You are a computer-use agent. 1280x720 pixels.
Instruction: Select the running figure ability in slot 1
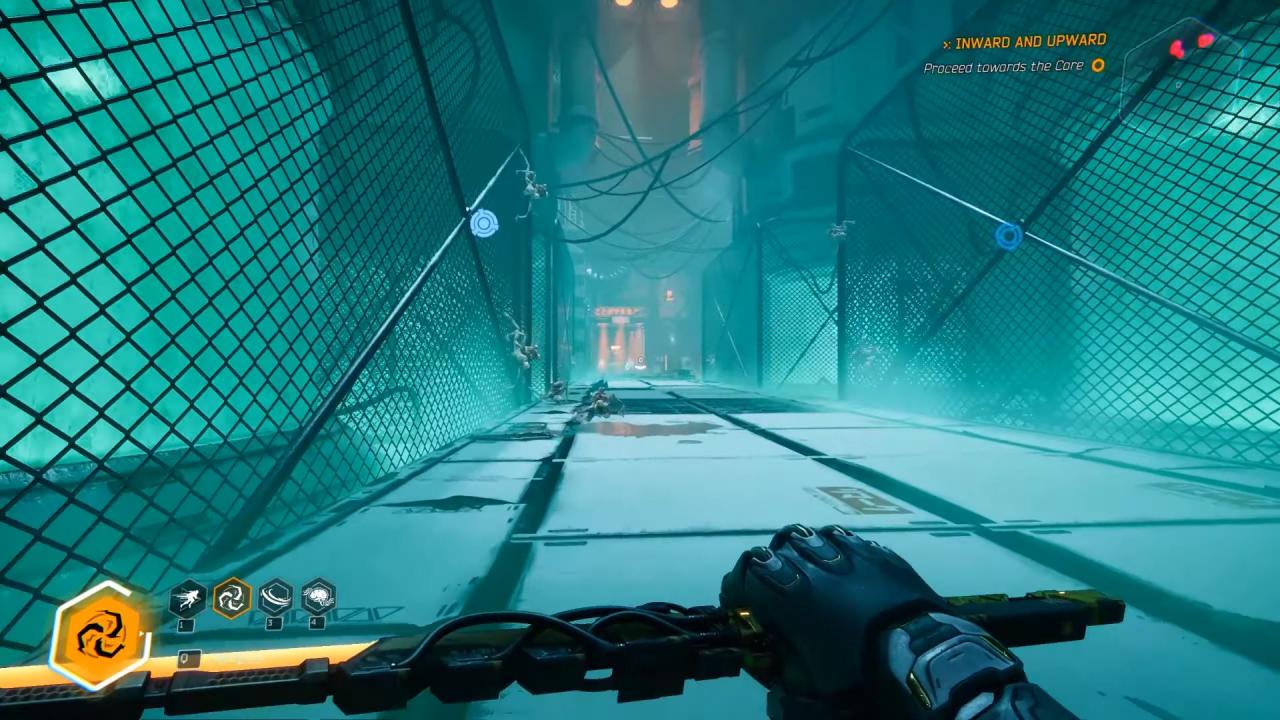tap(187, 598)
